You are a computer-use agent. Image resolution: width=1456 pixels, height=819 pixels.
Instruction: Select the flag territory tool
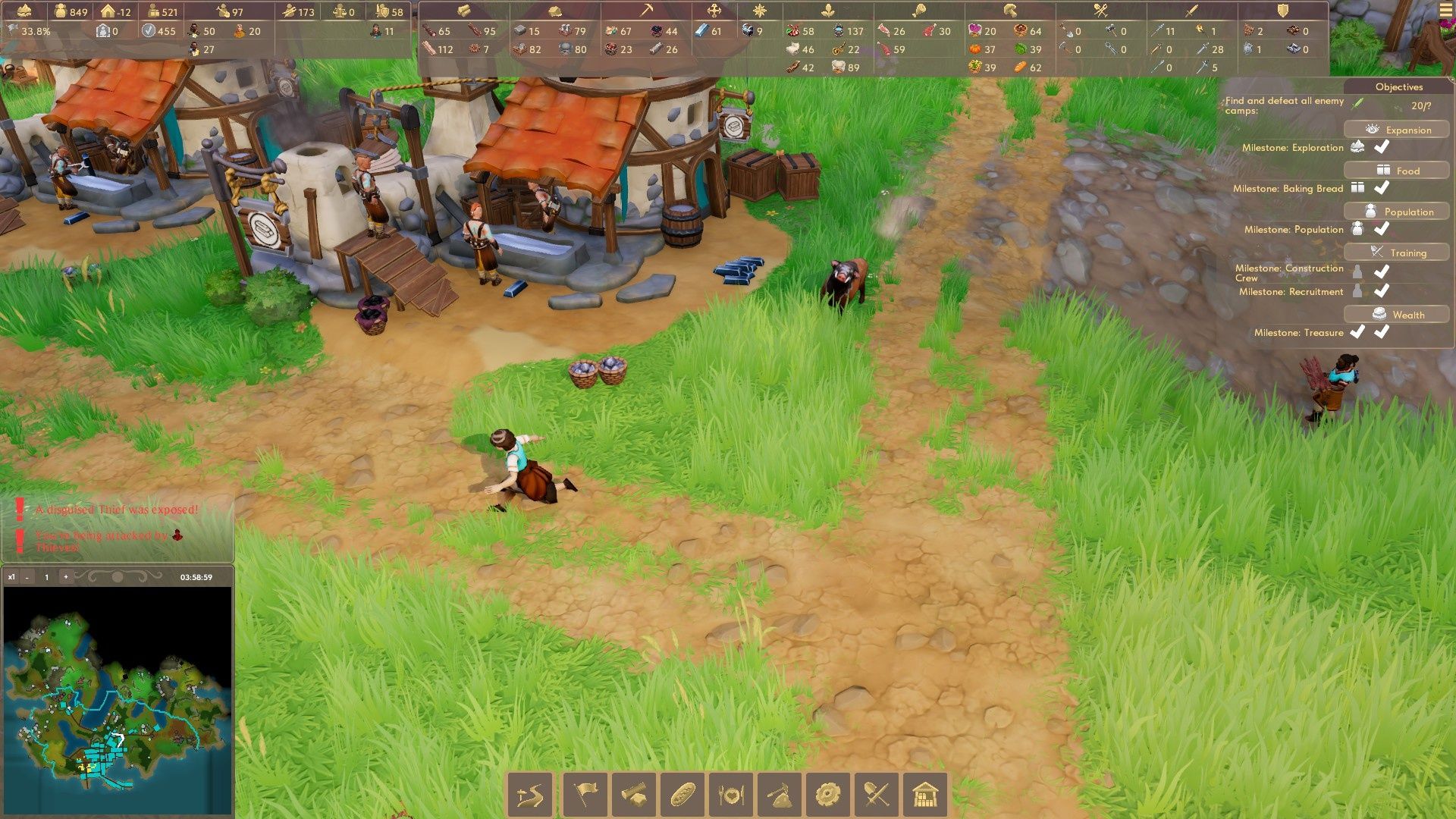coord(585,795)
